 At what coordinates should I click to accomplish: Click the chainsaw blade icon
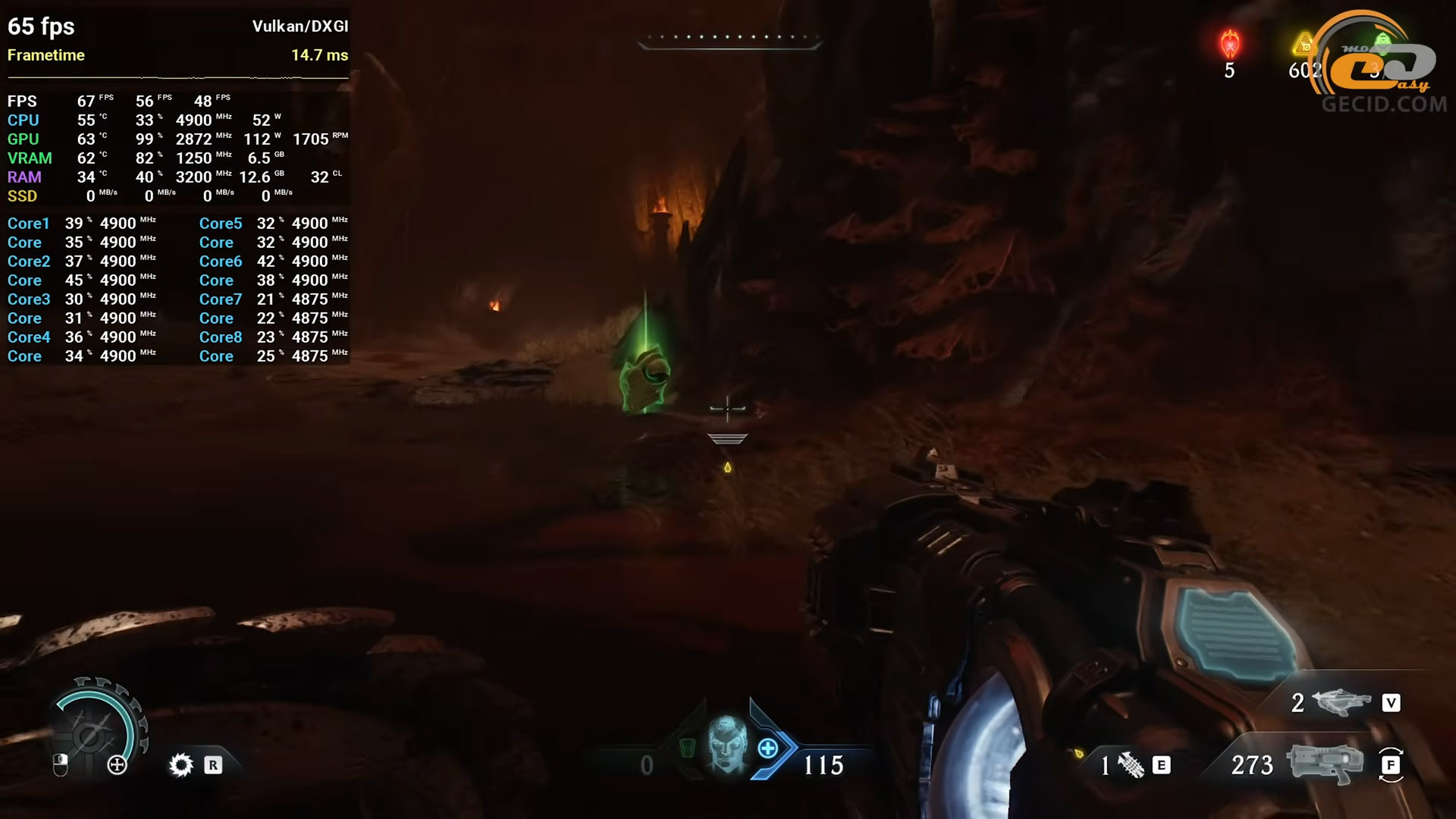pyautogui.click(x=181, y=764)
